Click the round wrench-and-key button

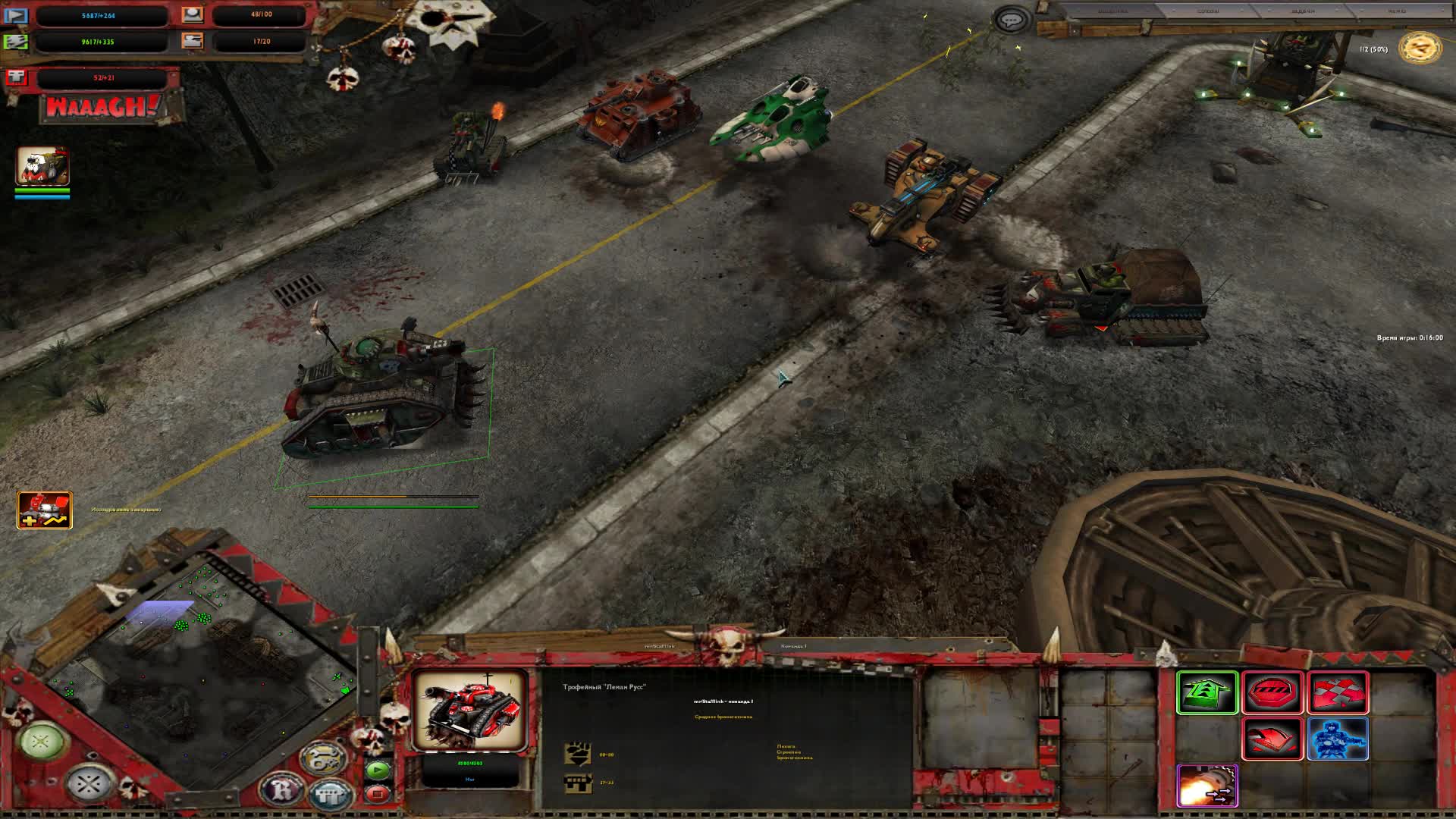click(x=322, y=758)
